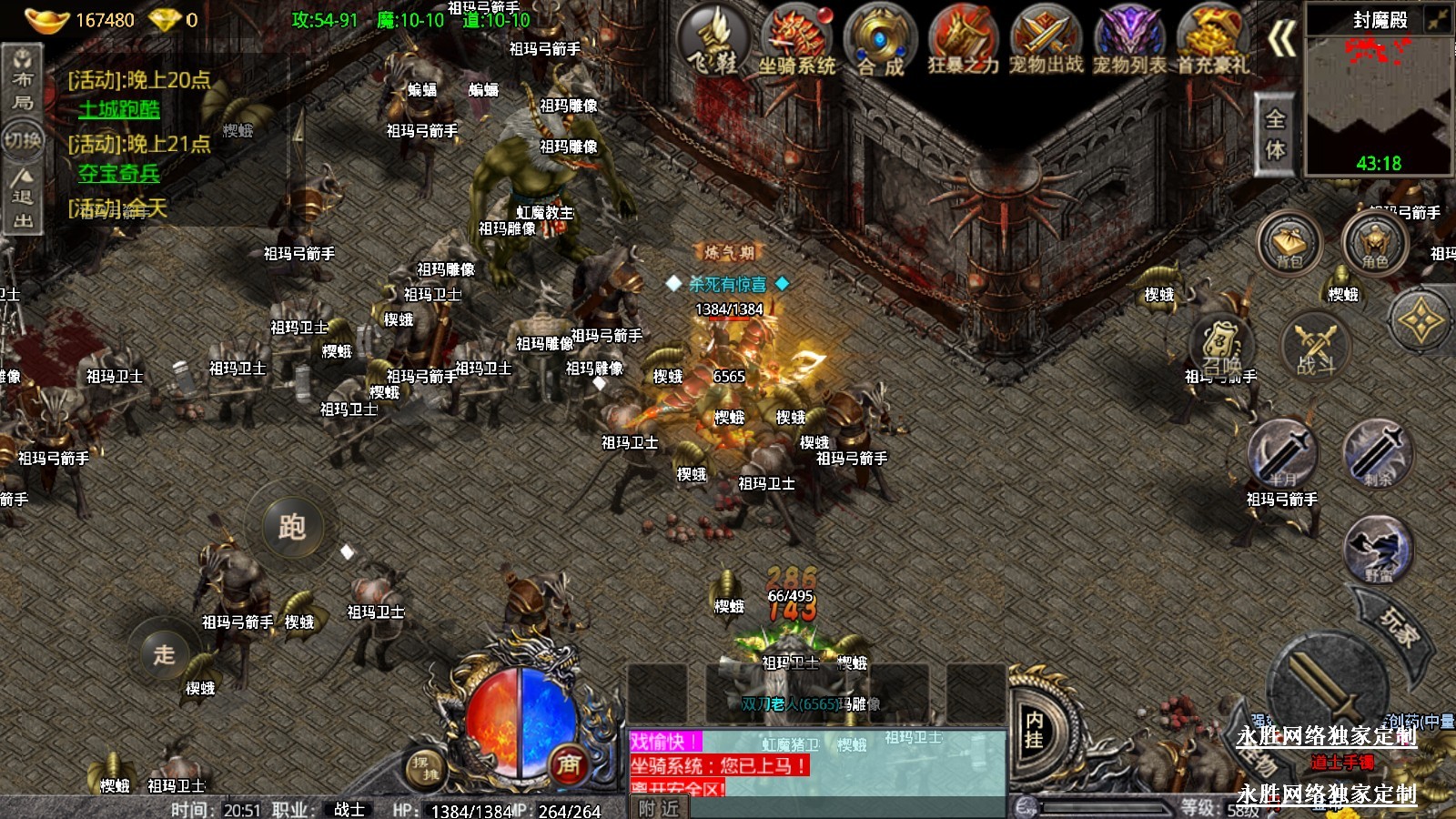Switch to 跑 run movement mode
This screenshot has width=1456, height=819.
291,527
